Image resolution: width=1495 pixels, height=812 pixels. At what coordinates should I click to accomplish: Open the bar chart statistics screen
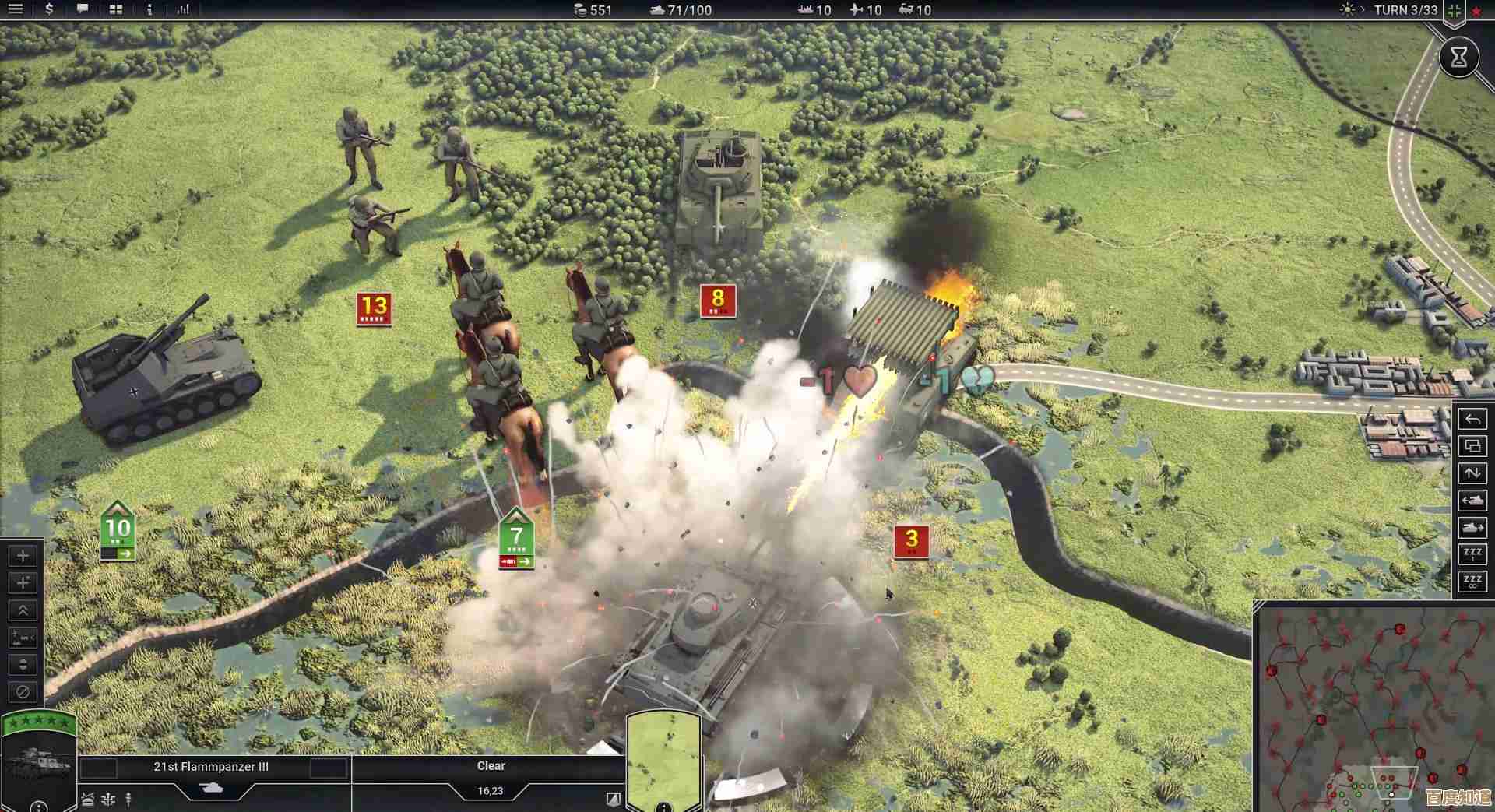click(x=183, y=9)
